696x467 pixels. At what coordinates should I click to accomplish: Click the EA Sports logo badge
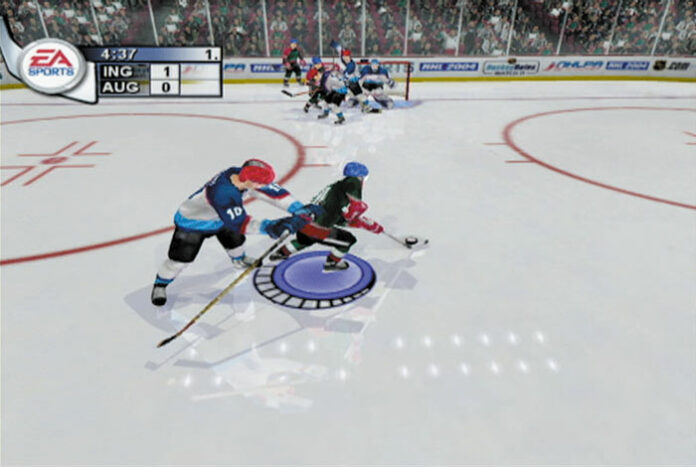click(x=51, y=65)
